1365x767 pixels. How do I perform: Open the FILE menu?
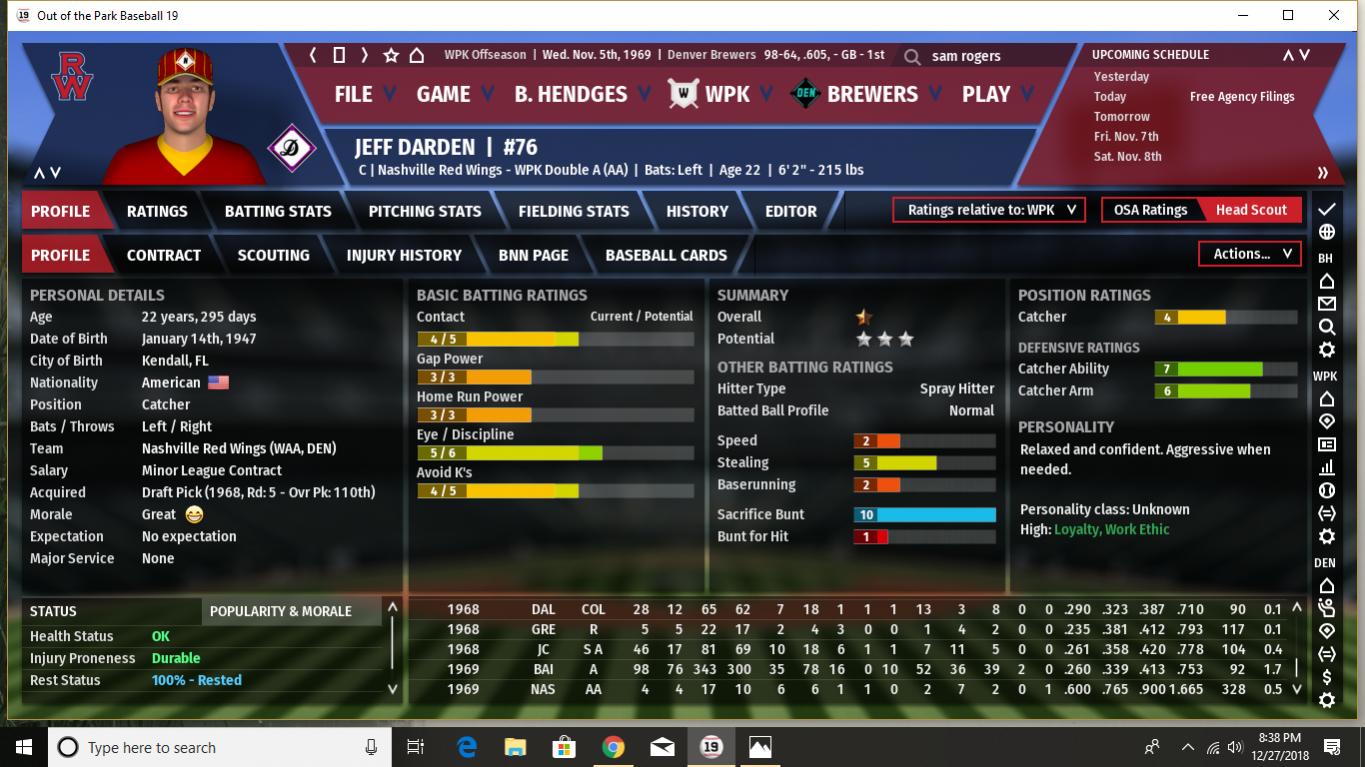(353, 94)
